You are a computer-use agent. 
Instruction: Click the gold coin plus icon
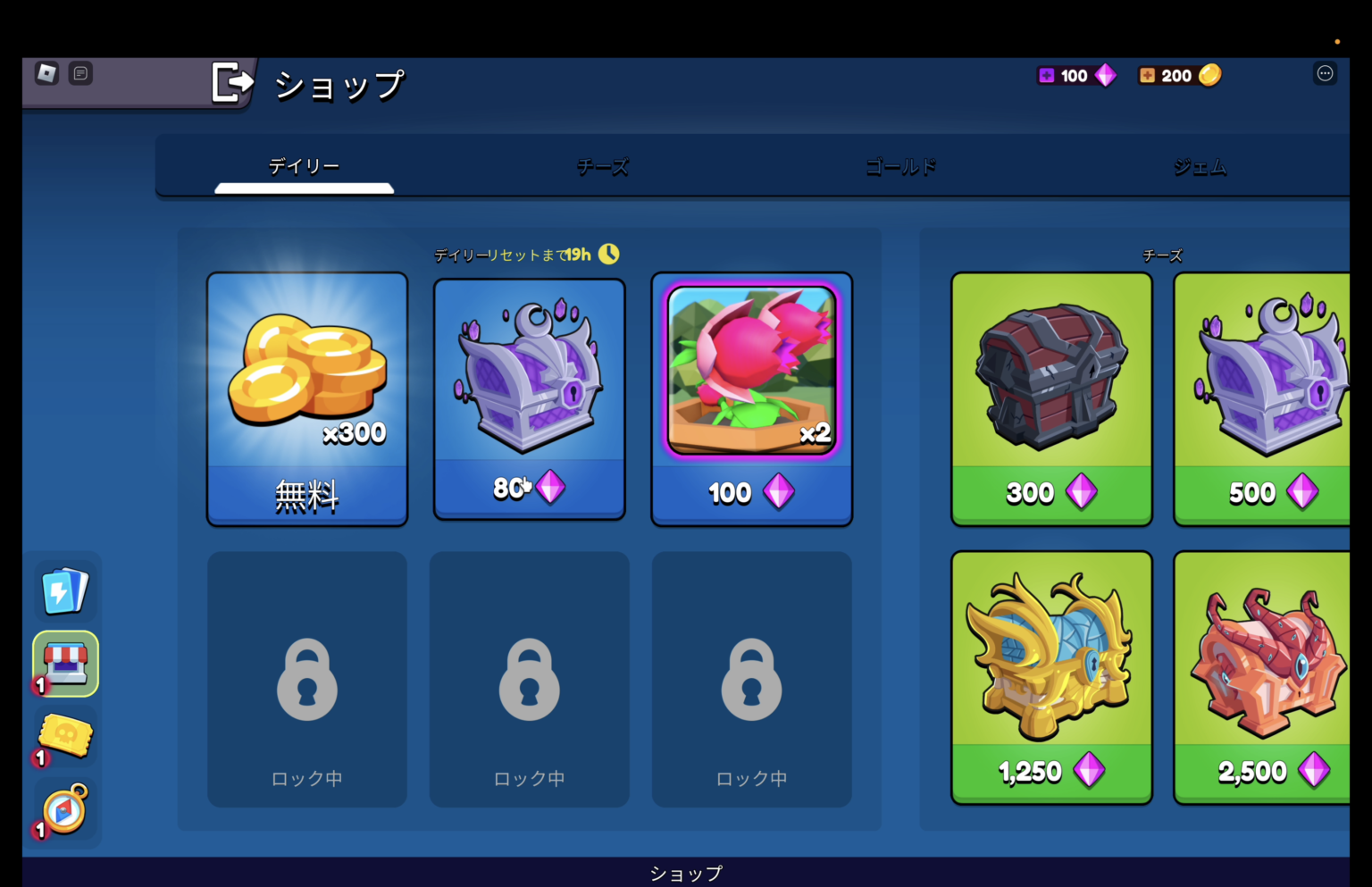[1148, 75]
